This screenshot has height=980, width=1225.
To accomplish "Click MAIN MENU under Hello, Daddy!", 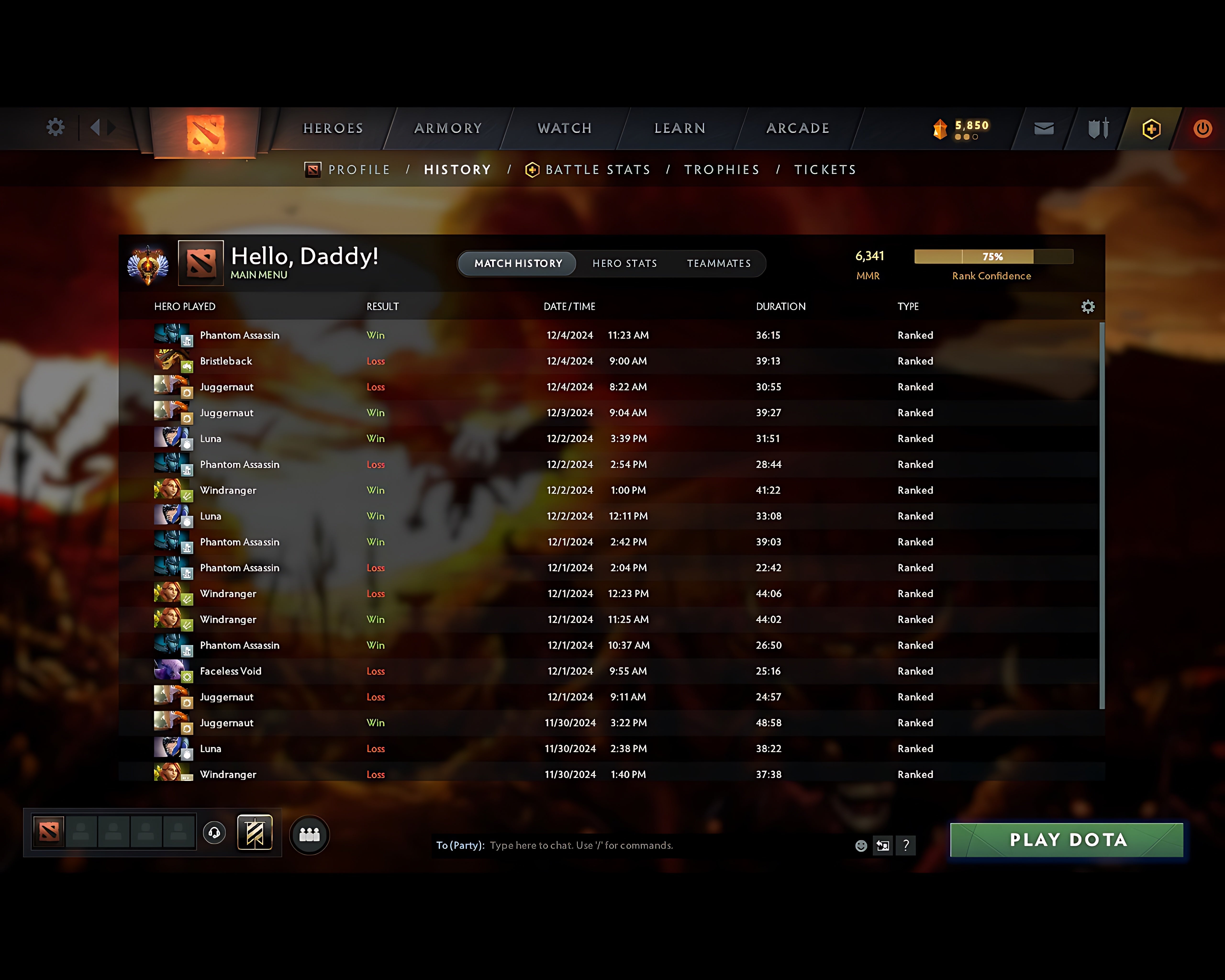I will [259, 274].
